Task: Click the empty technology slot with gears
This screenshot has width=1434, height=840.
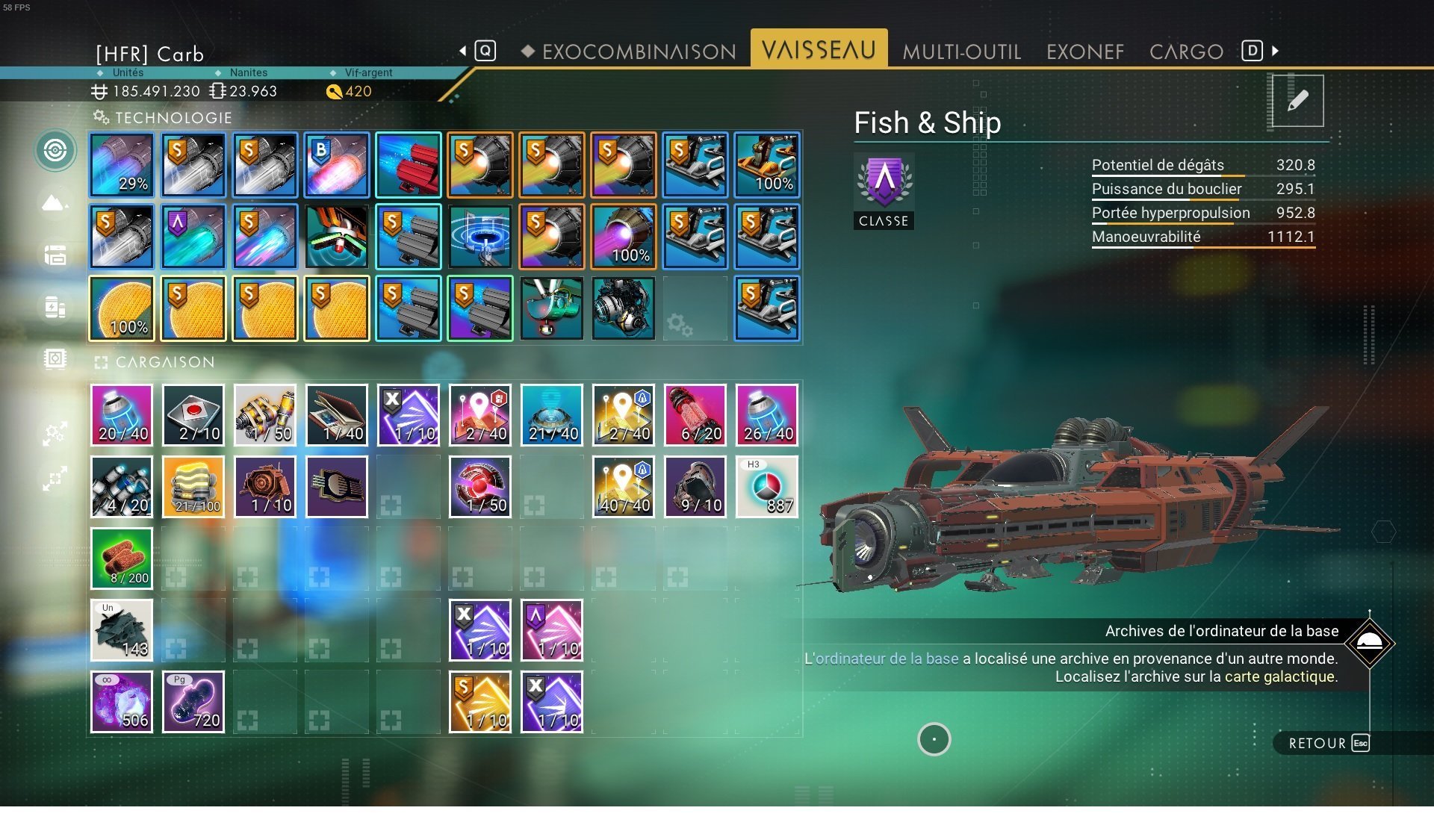Action: click(695, 308)
